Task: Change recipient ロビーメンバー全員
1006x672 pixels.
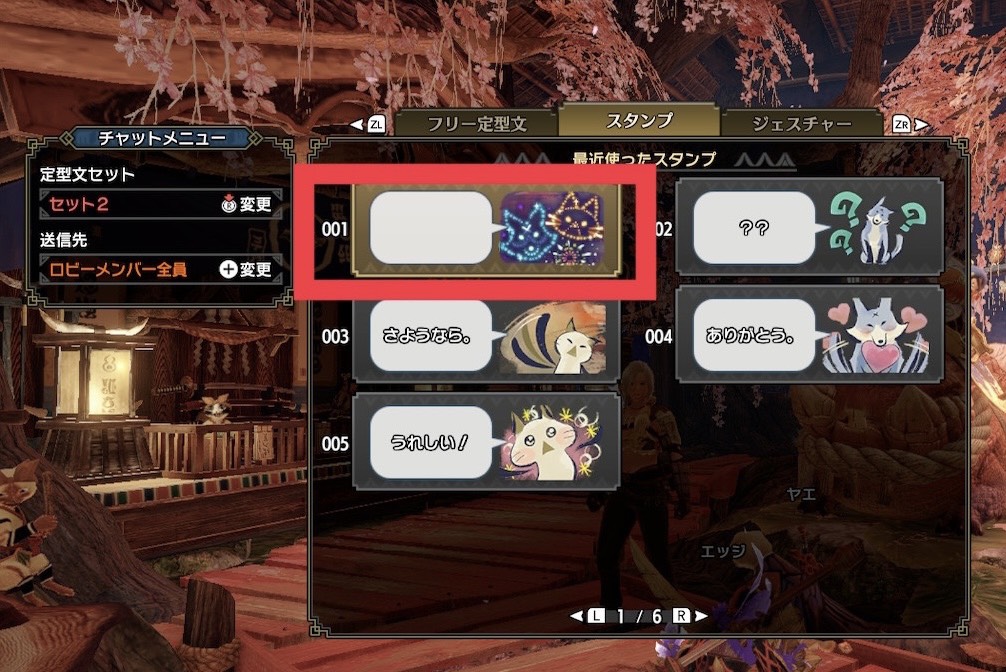Action: (247, 269)
